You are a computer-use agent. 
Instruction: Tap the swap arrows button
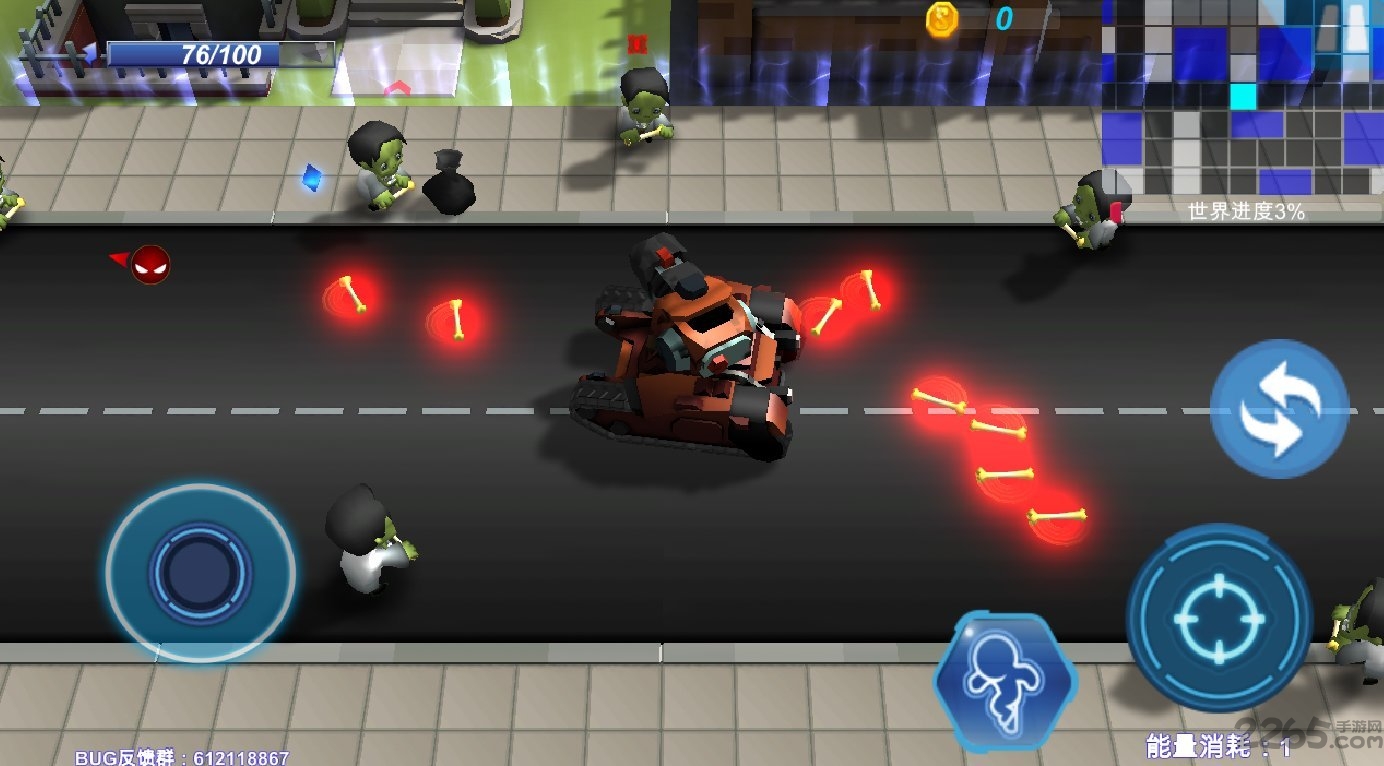(x=1279, y=409)
